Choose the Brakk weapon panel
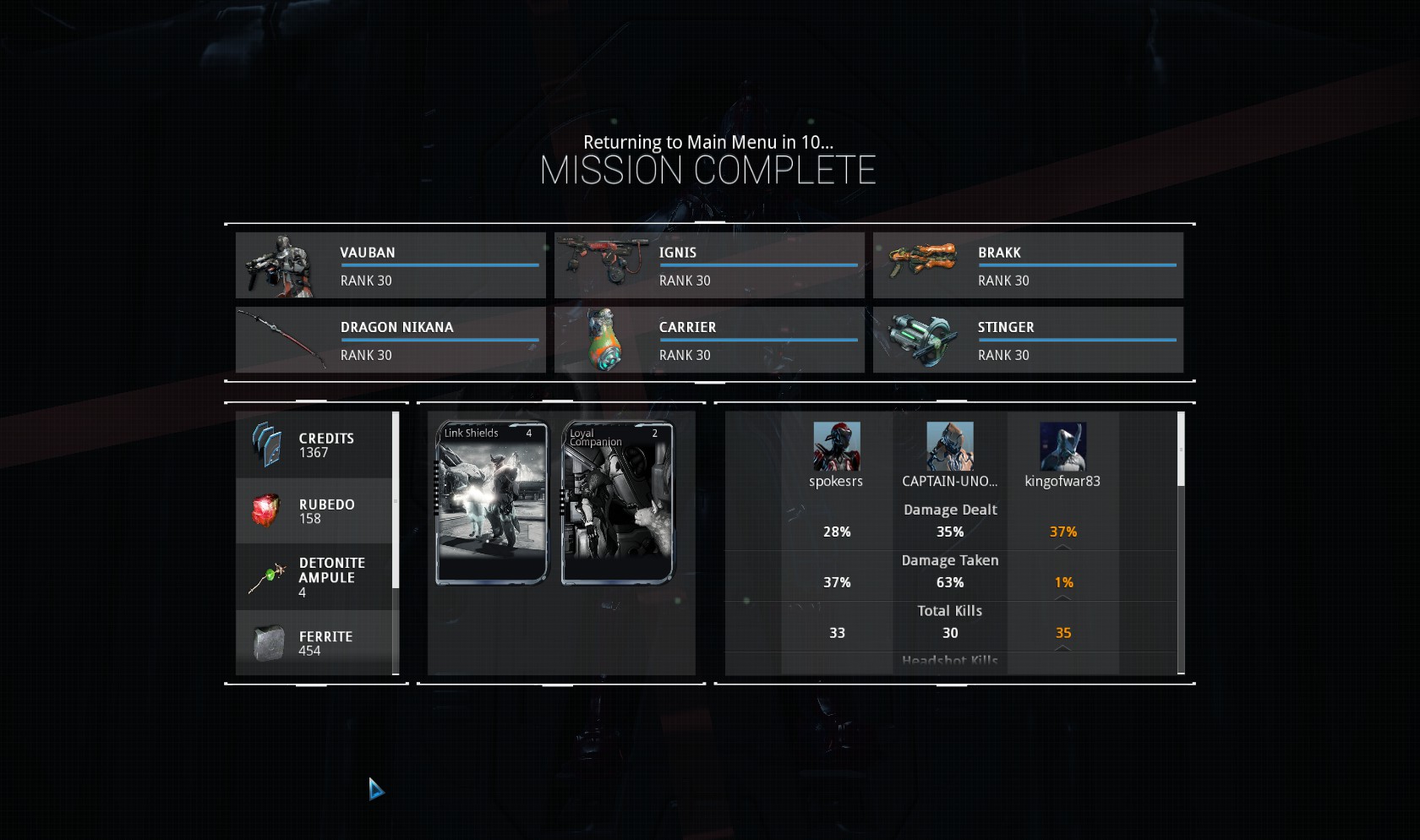Image resolution: width=1420 pixels, height=840 pixels. (x=1028, y=265)
